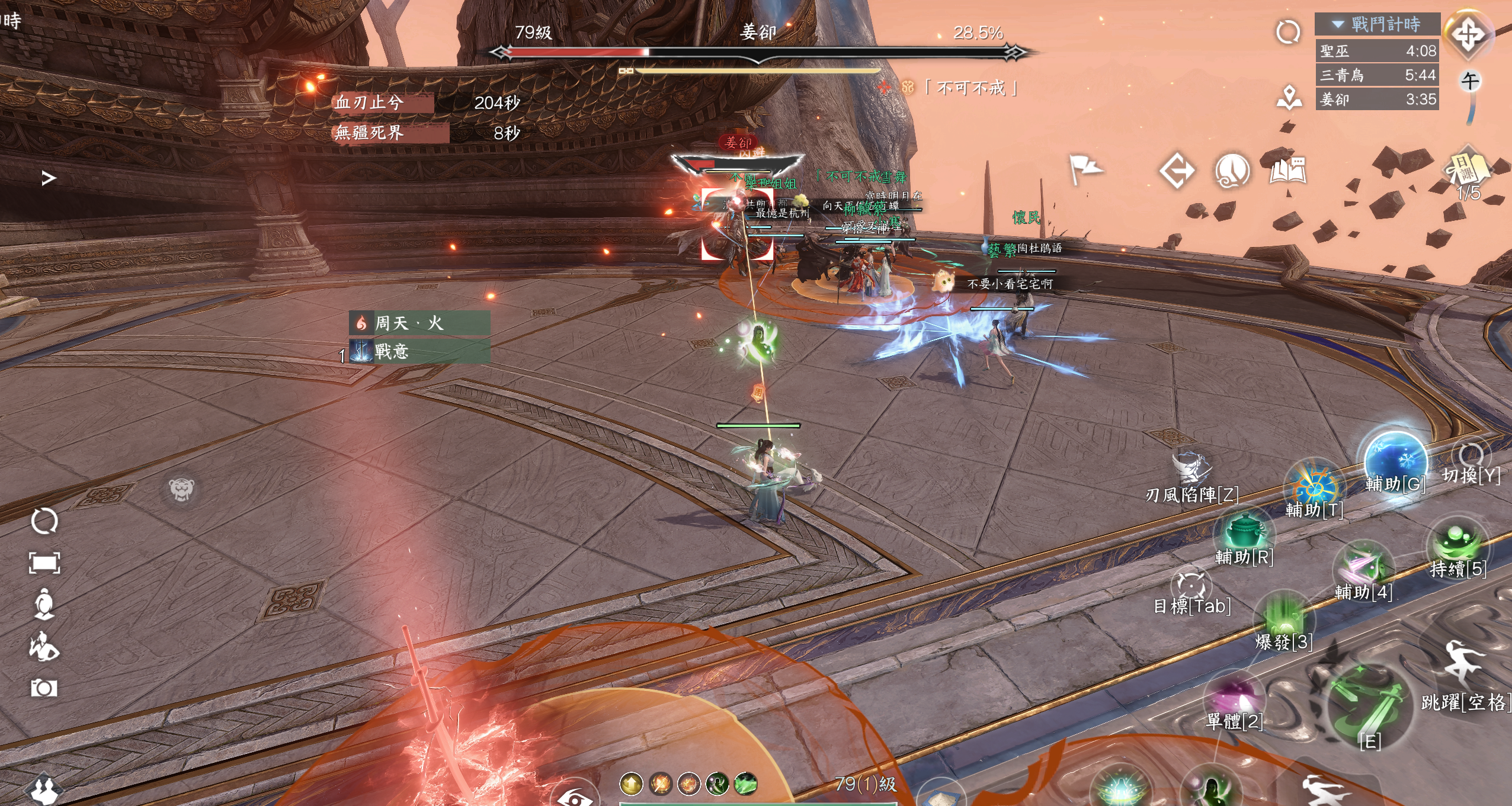Viewport: 1512px width, 806px height.
Task: Take a screenshot with the camera icon
Action: (44, 688)
